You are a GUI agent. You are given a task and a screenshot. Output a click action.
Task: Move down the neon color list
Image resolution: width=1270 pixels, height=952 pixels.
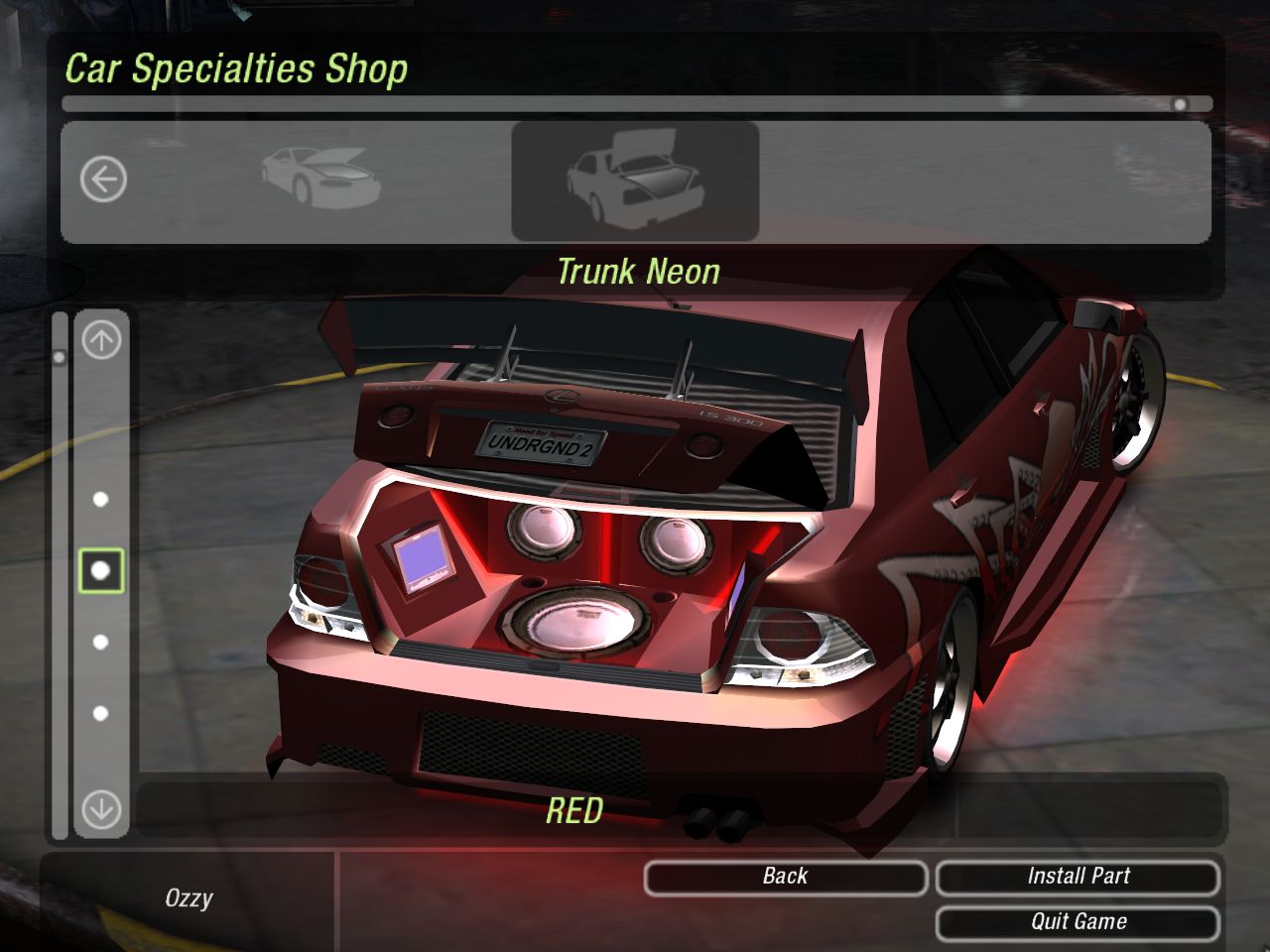tap(100, 809)
